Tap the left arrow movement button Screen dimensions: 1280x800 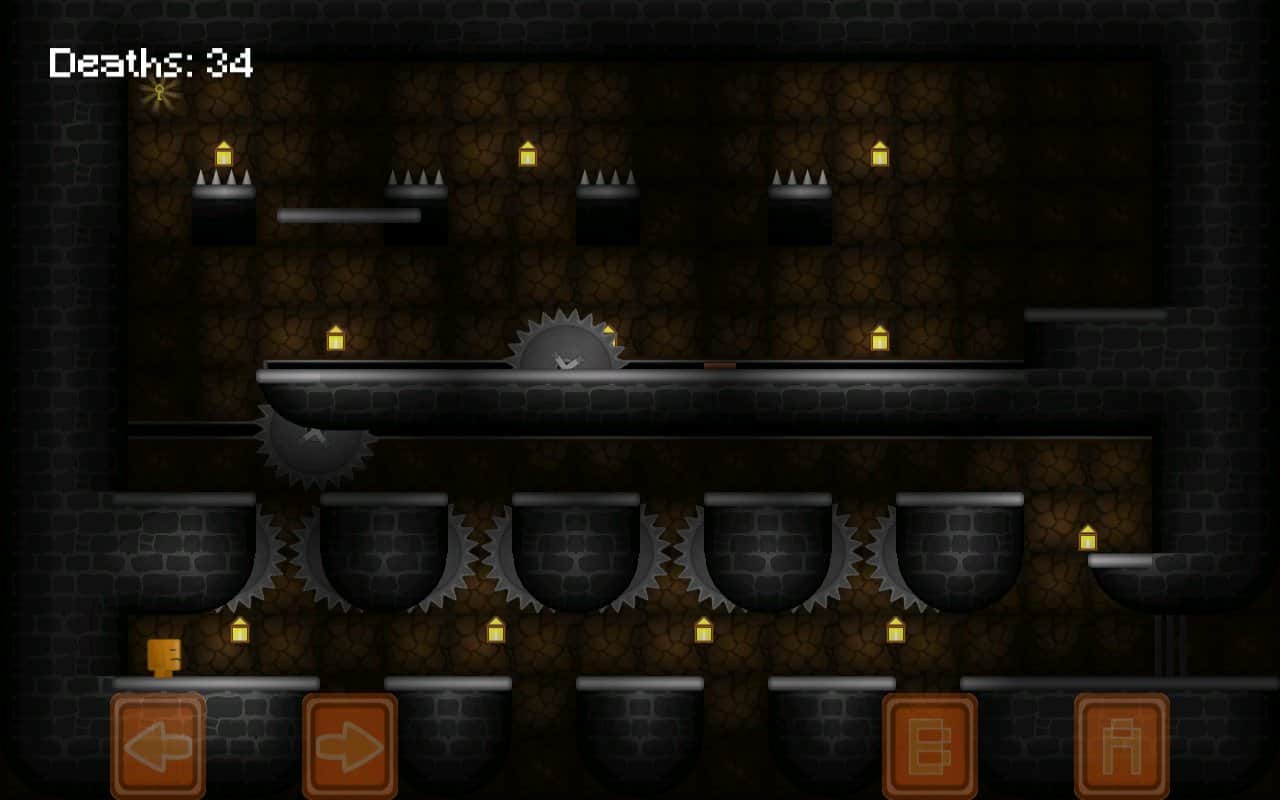tap(158, 746)
